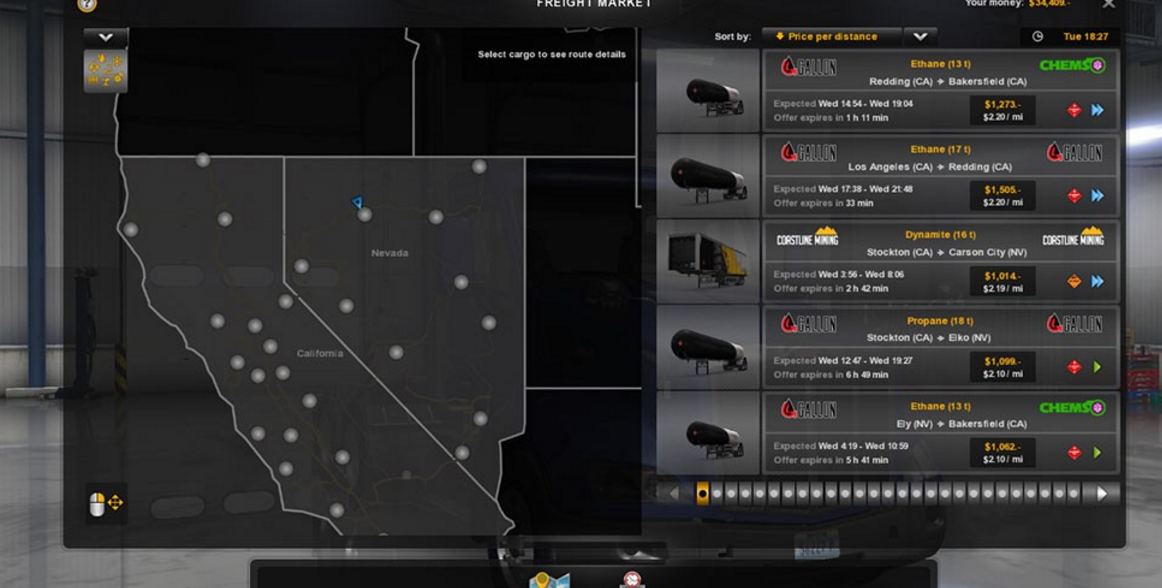Pick the Dynamite Stockton to Carson City job
This screenshot has height=588, width=1162.
tap(940, 262)
